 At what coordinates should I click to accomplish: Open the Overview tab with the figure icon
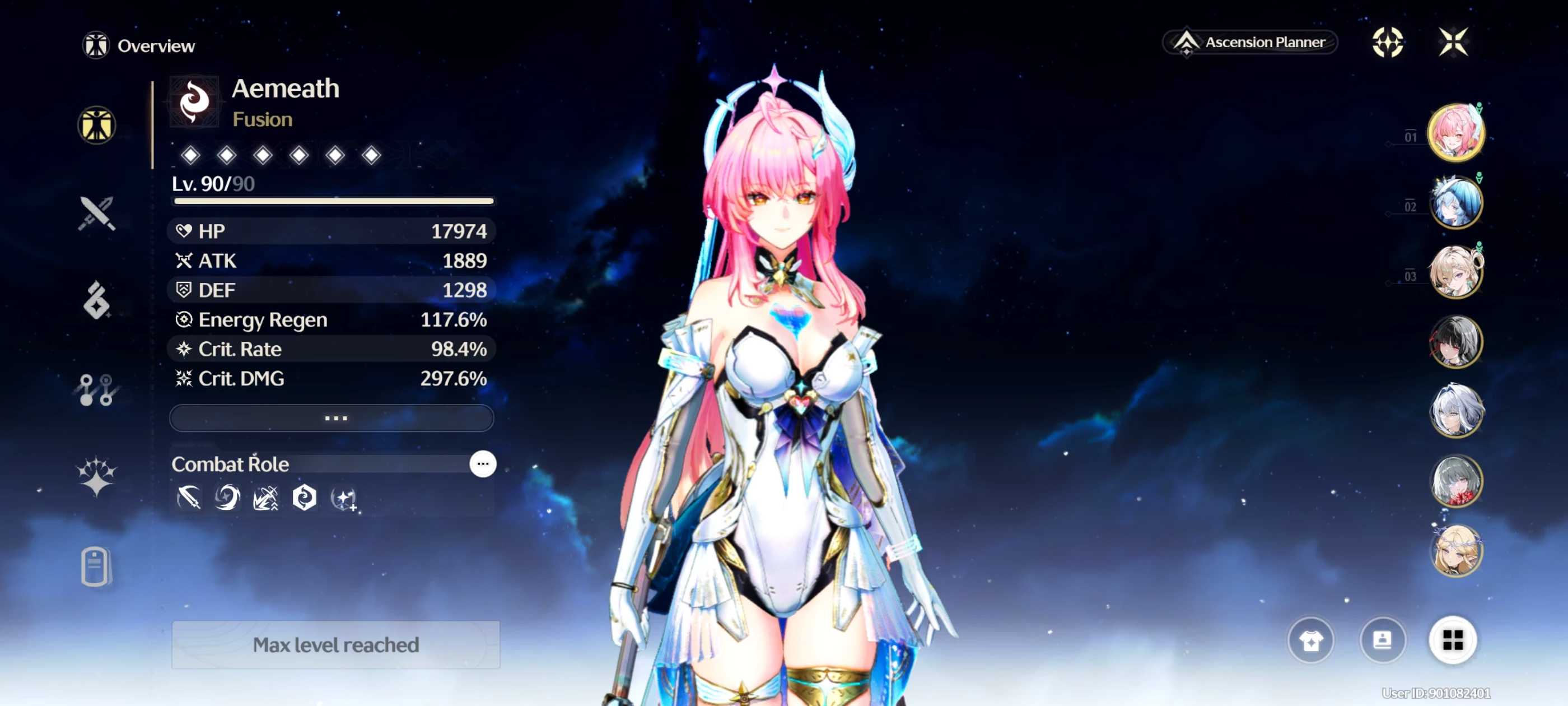(x=96, y=126)
